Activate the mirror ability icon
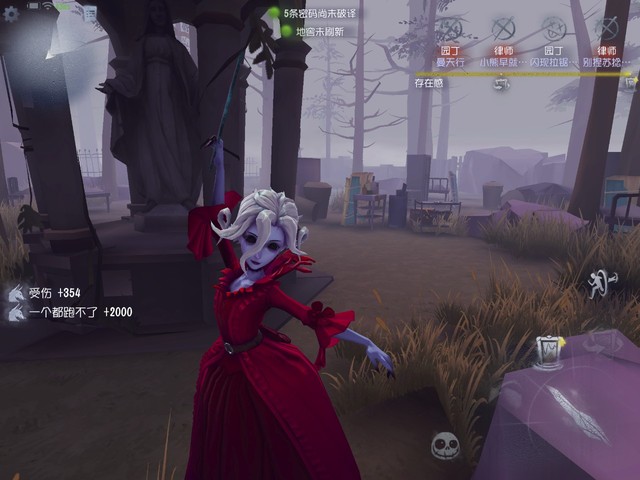 click(x=548, y=352)
